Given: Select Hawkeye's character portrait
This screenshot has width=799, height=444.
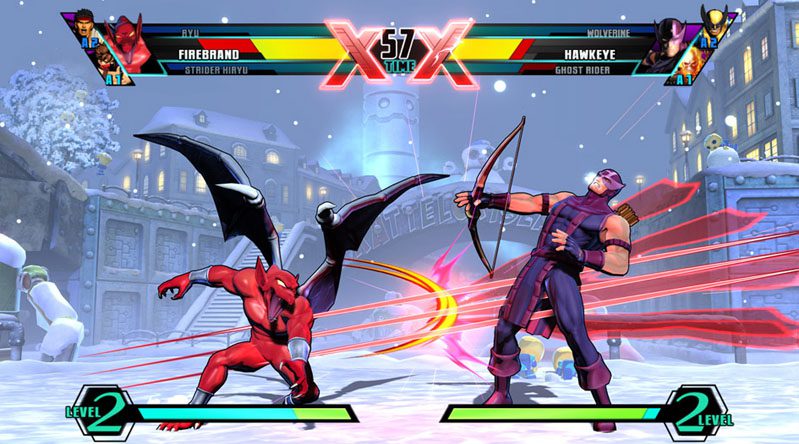Looking at the screenshot, I should point(672,42).
